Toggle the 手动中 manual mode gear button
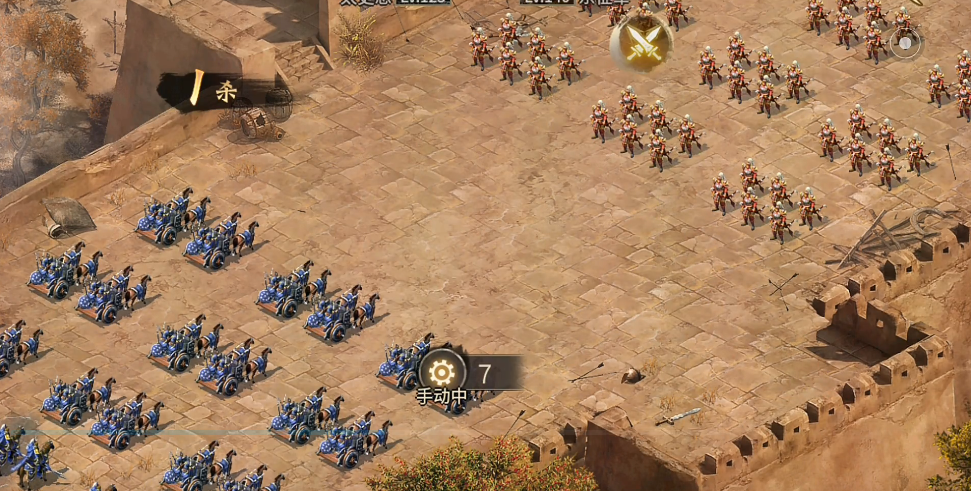971x491 pixels. click(x=442, y=373)
